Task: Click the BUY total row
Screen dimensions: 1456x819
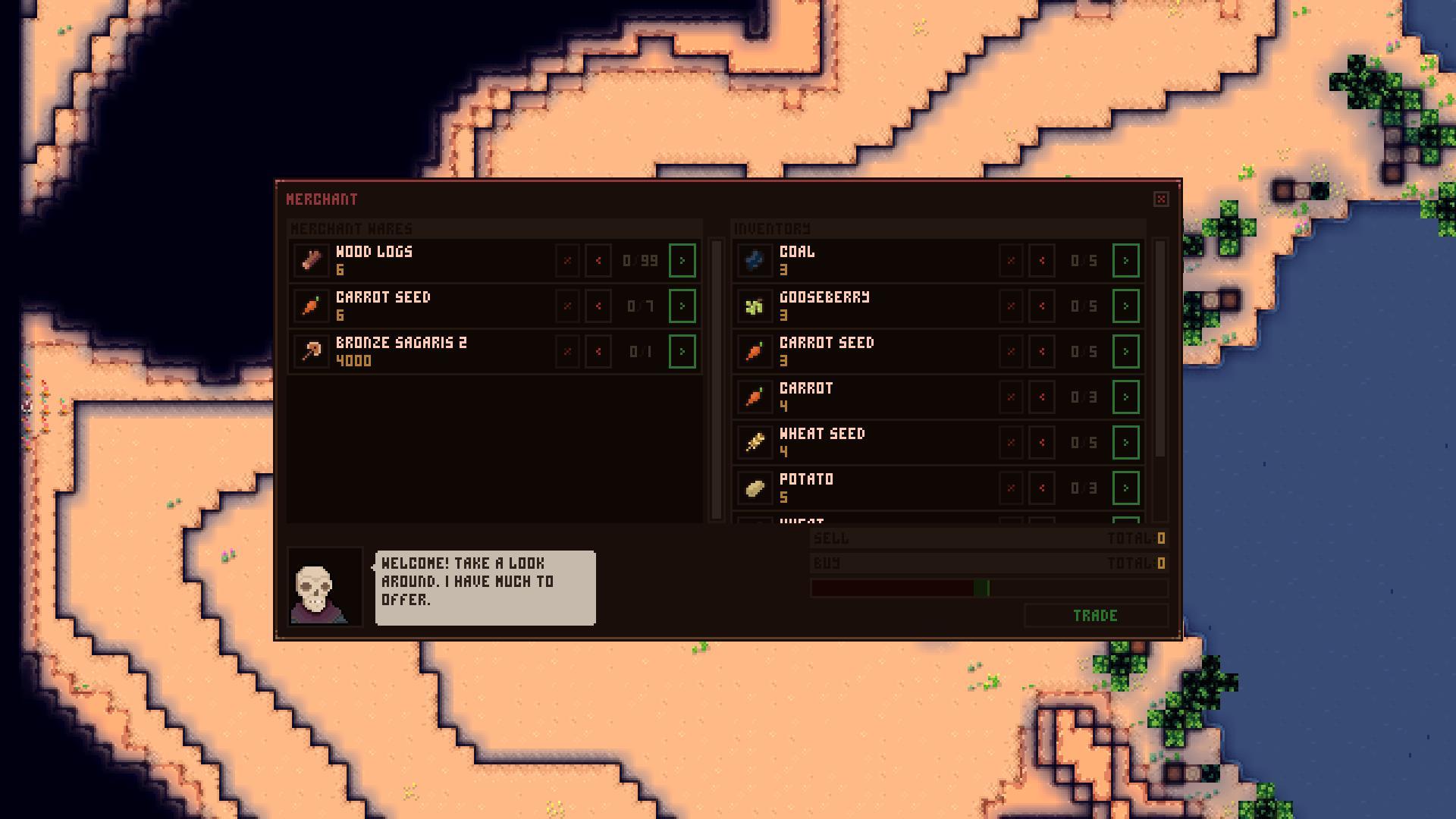Action: click(986, 563)
